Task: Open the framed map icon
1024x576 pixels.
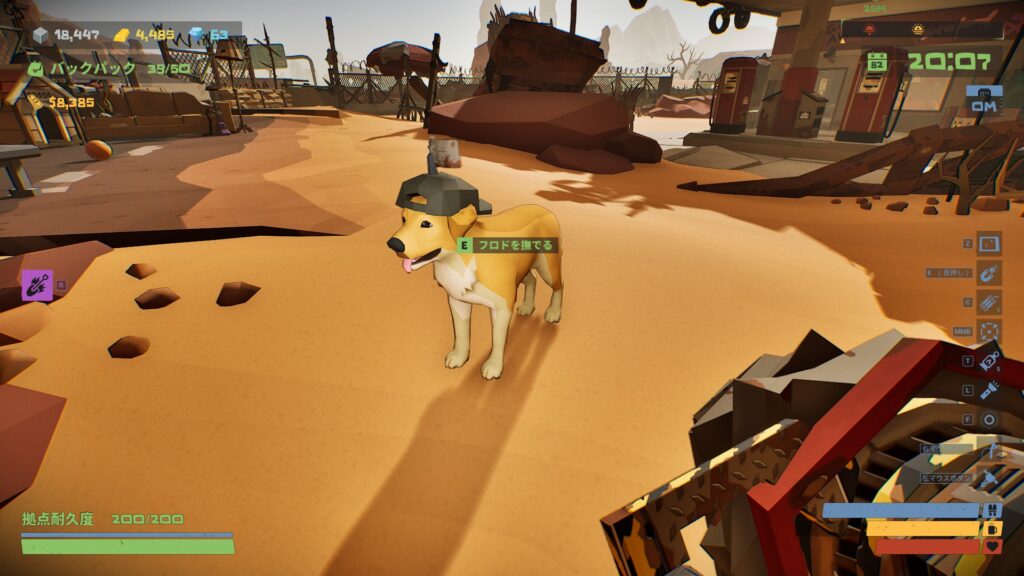Action: tap(989, 243)
